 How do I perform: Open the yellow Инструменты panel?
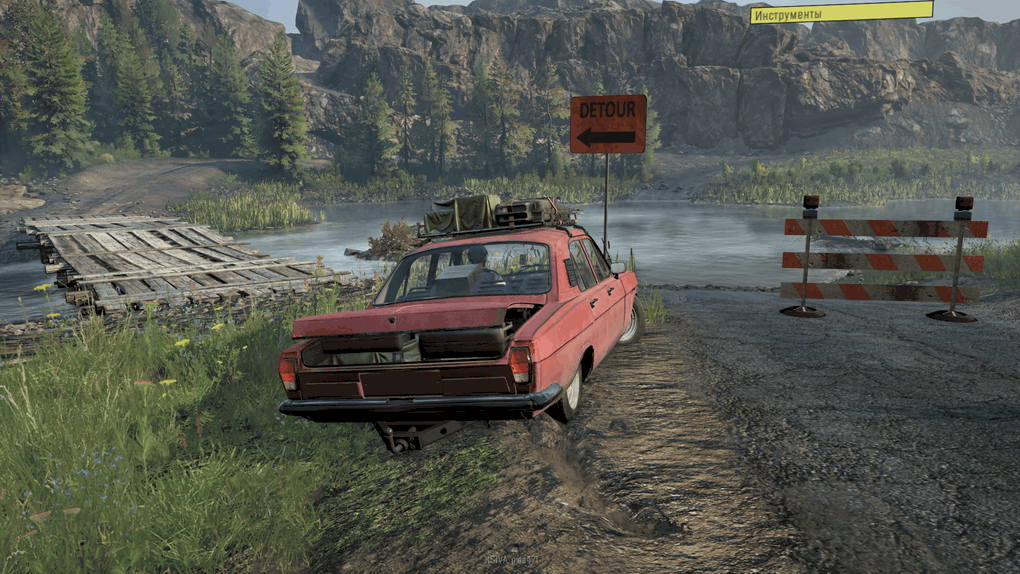click(840, 13)
